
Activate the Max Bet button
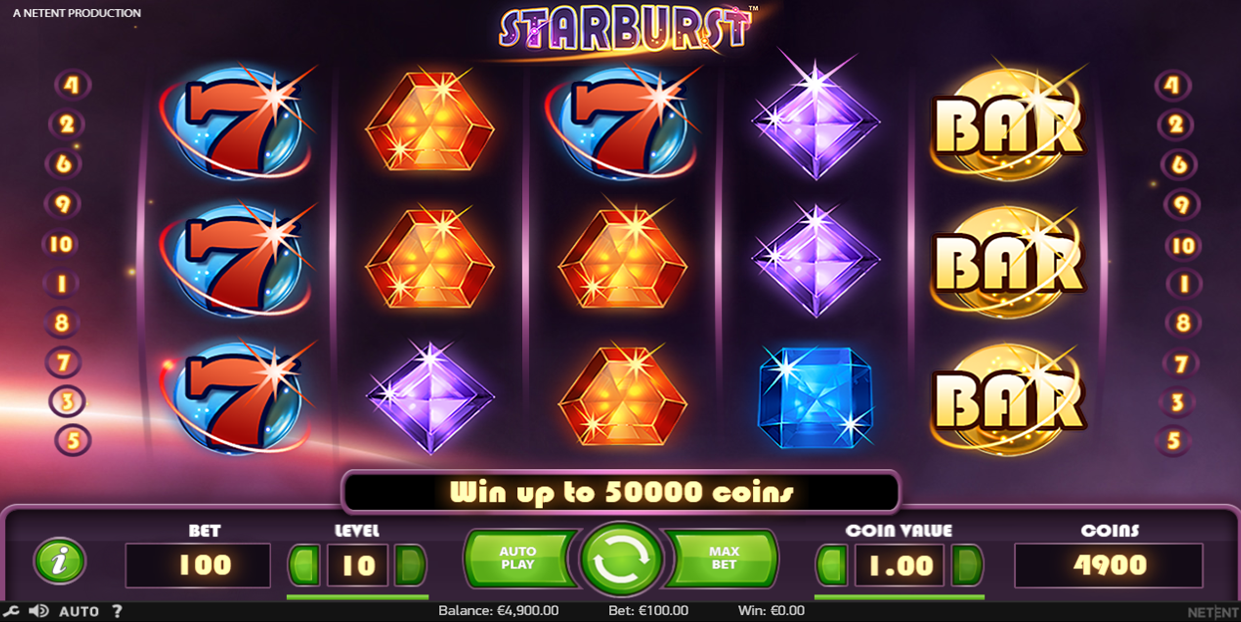pos(724,558)
